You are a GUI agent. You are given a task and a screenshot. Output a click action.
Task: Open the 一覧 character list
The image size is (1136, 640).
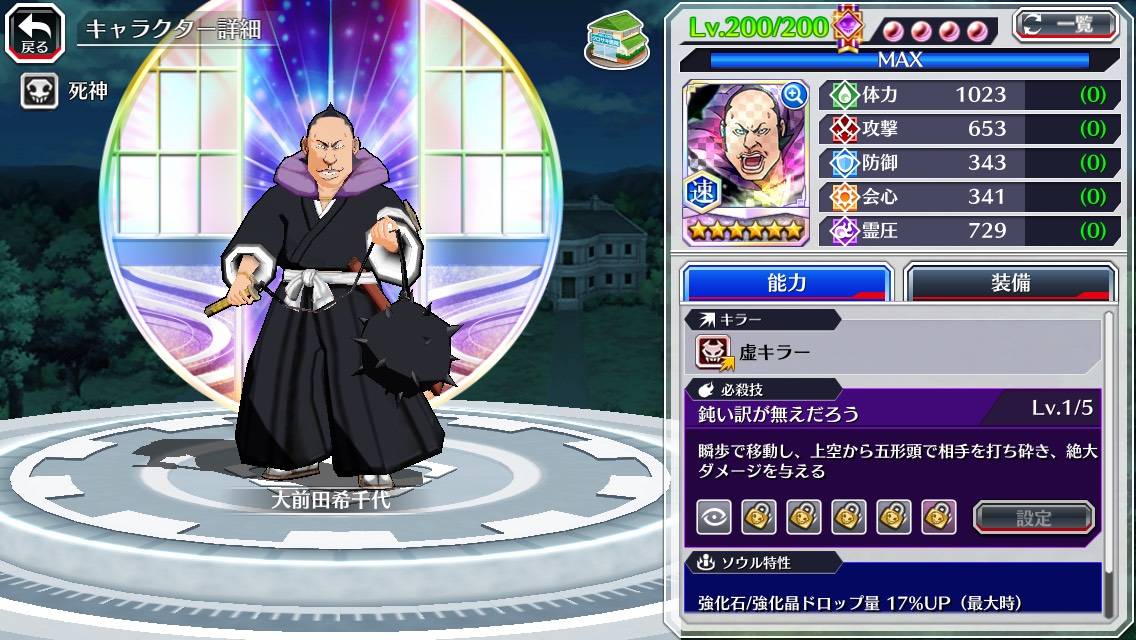coord(1066,24)
